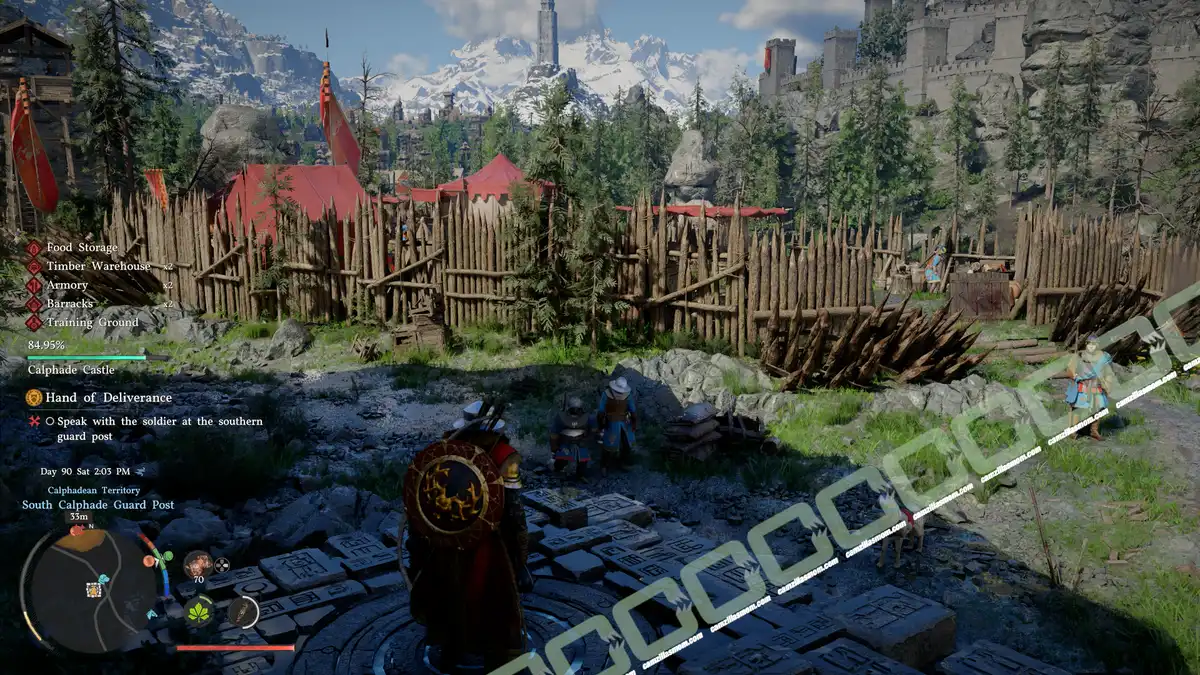The height and width of the screenshot is (675, 1200).
Task: Select the Food Storage objective entry
Action: click(x=81, y=248)
